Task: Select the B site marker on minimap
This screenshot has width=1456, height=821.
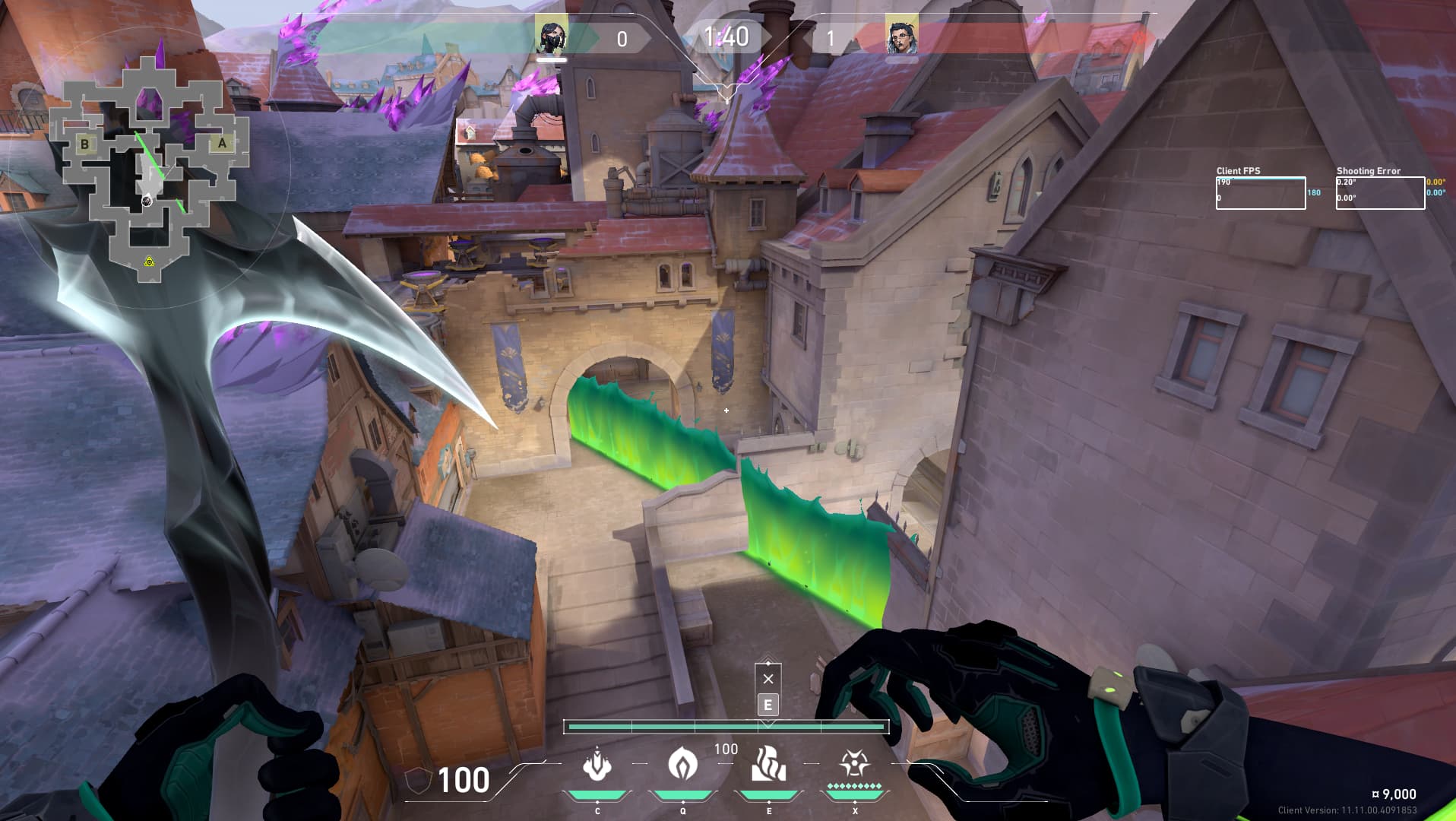Action: 85,144
